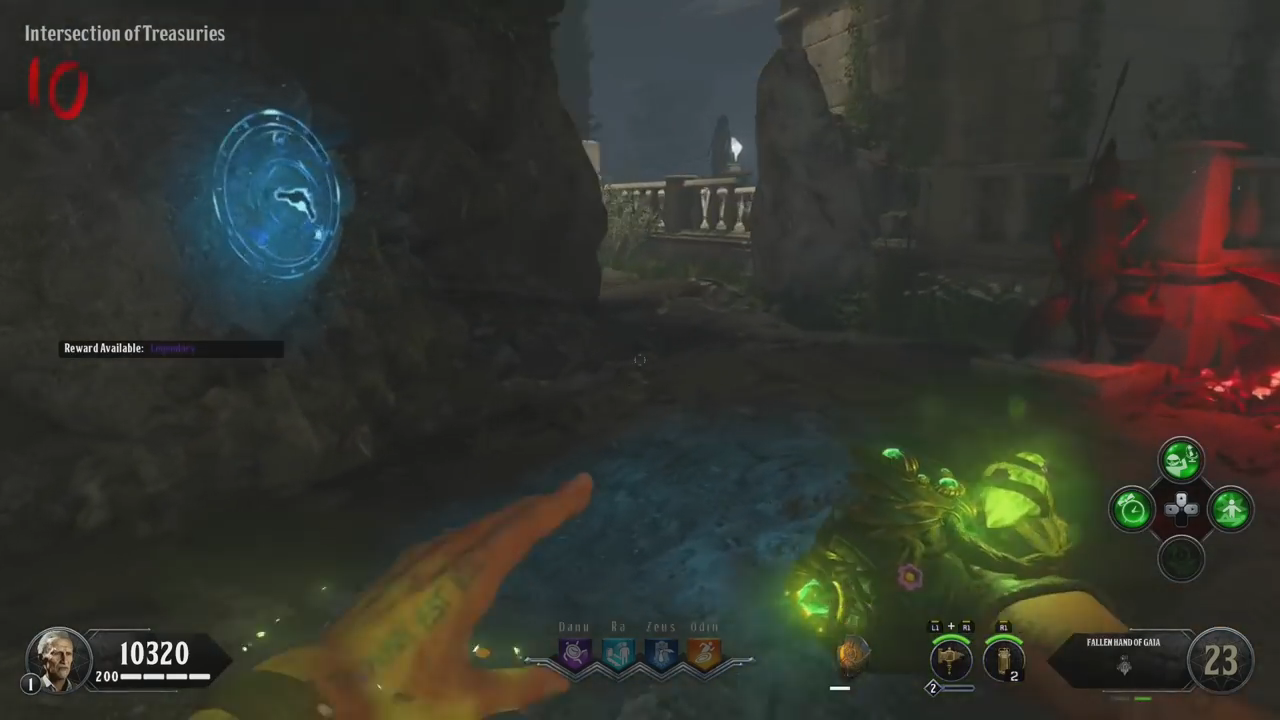Select the depleted bottom elixir slot

[1181, 557]
